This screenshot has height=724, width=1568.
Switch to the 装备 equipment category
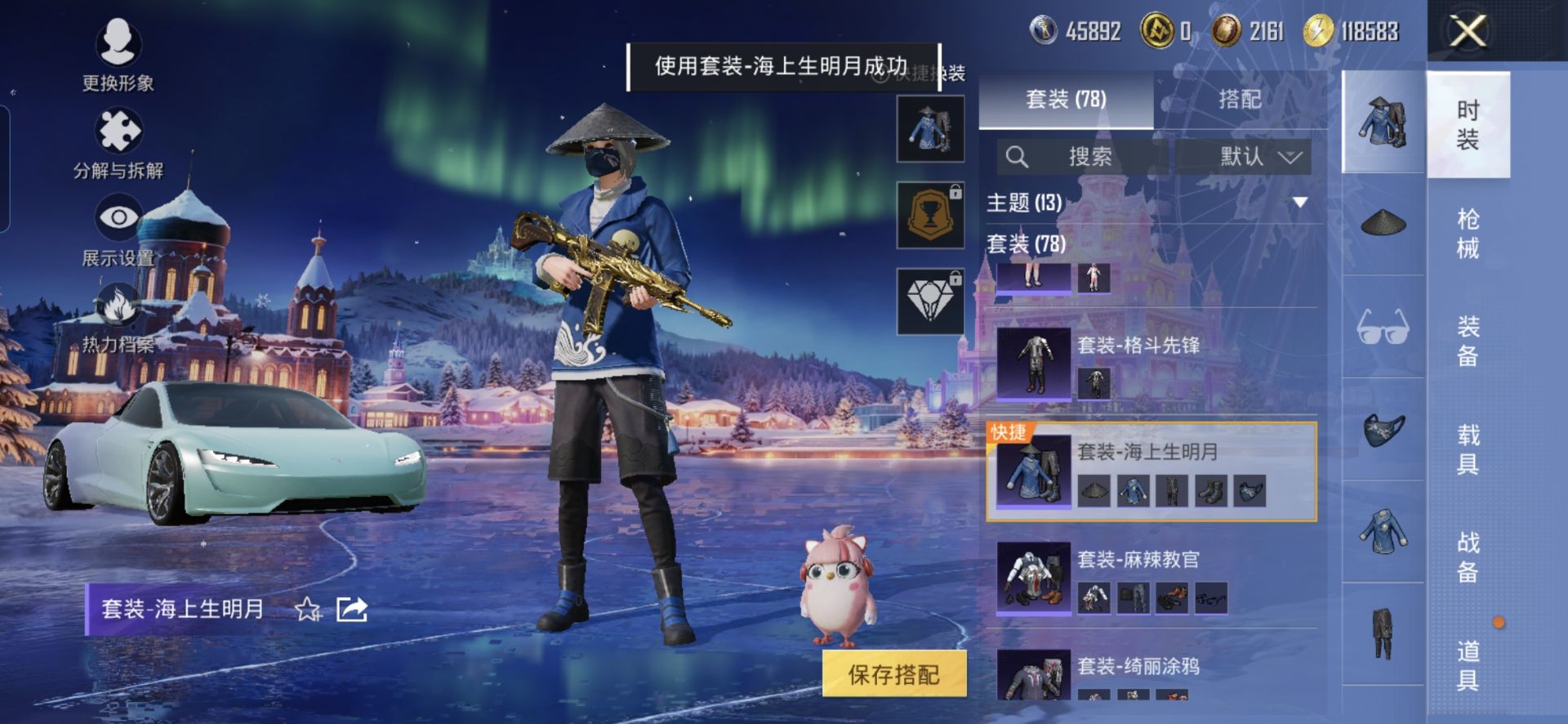1468,341
